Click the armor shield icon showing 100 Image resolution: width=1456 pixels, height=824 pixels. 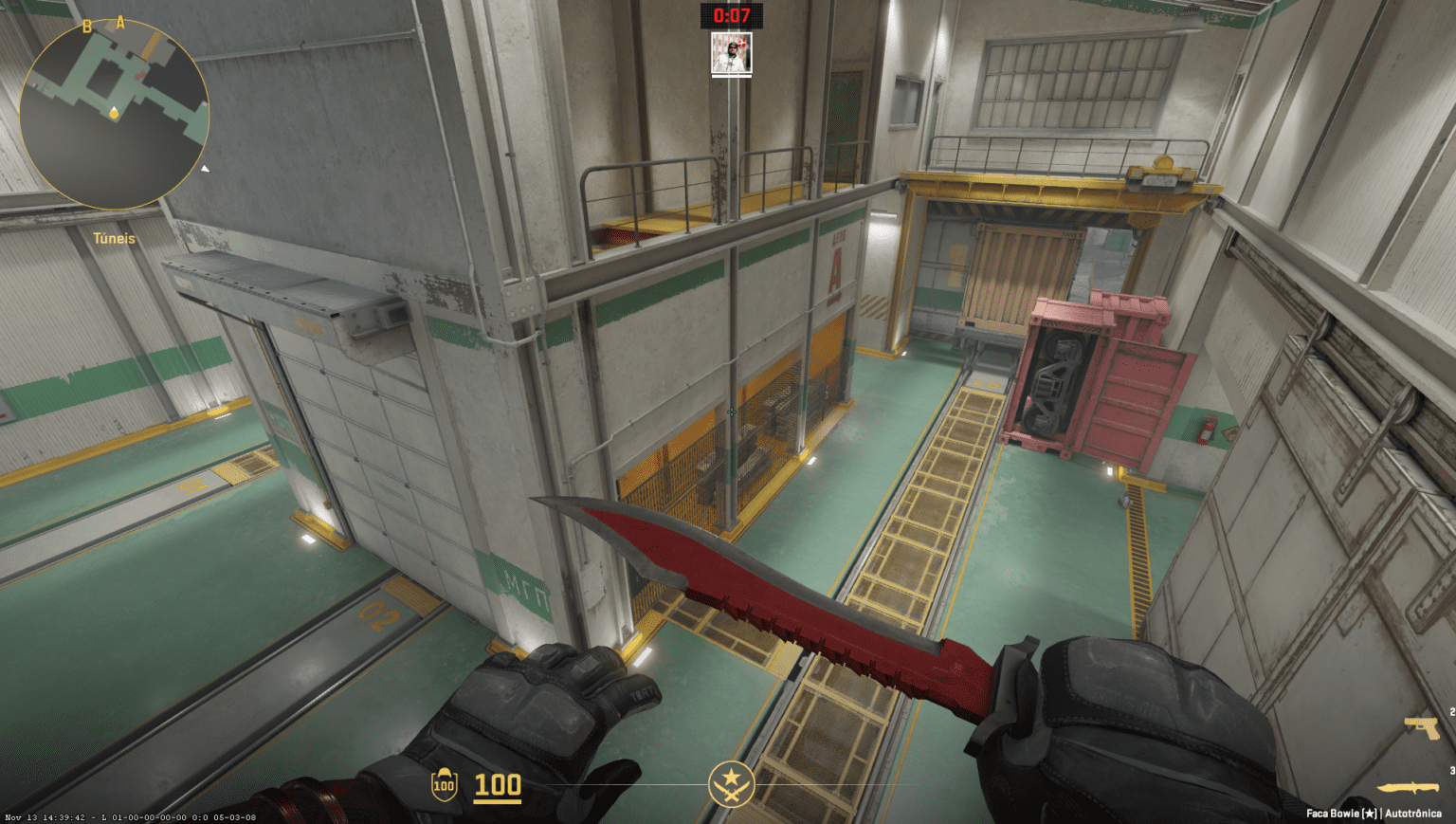tap(444, 785)
